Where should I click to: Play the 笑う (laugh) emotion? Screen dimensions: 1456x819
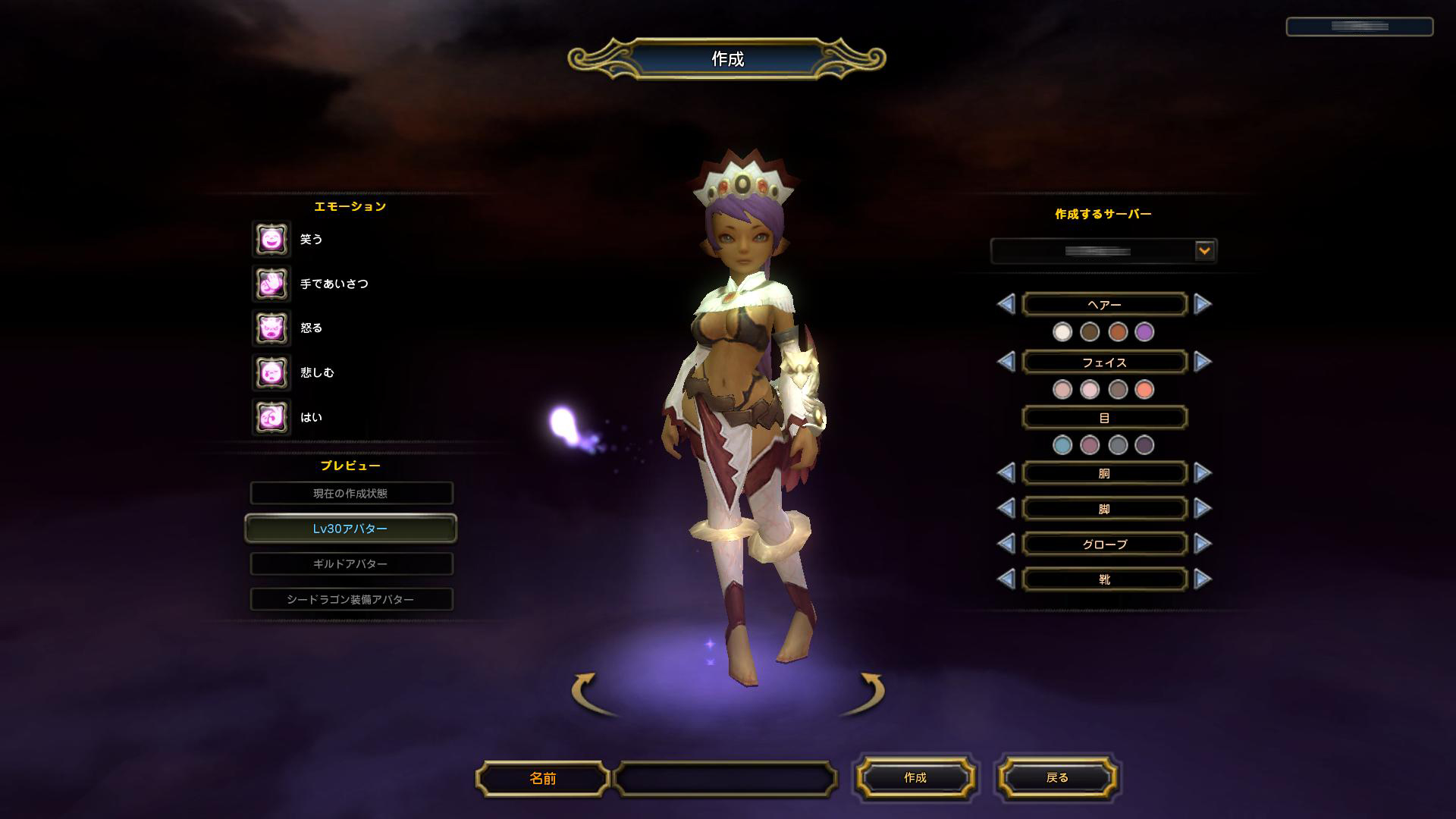[271, 240]
